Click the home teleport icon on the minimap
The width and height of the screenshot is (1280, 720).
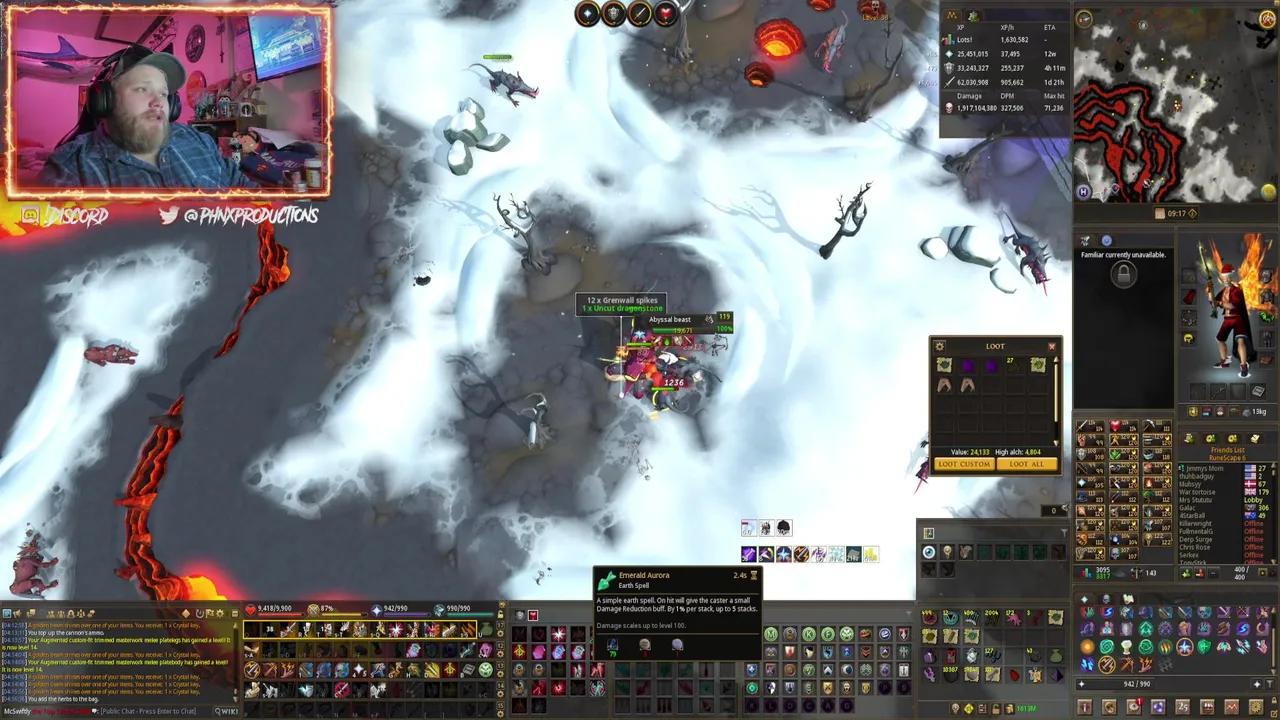(x=1084, y=191)
